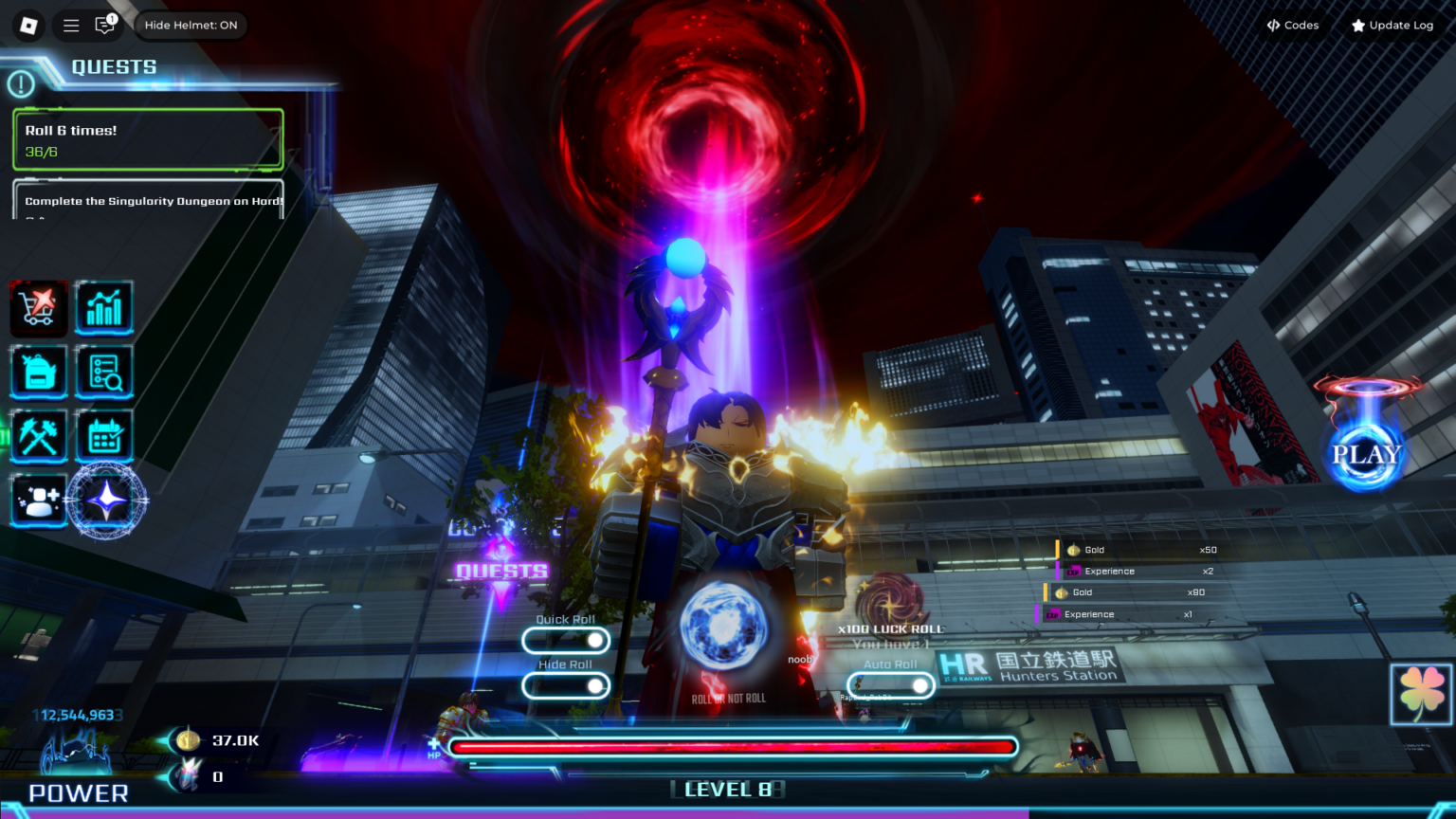
Task: Open the backpack inventory
Action: (x=39, y=372)
